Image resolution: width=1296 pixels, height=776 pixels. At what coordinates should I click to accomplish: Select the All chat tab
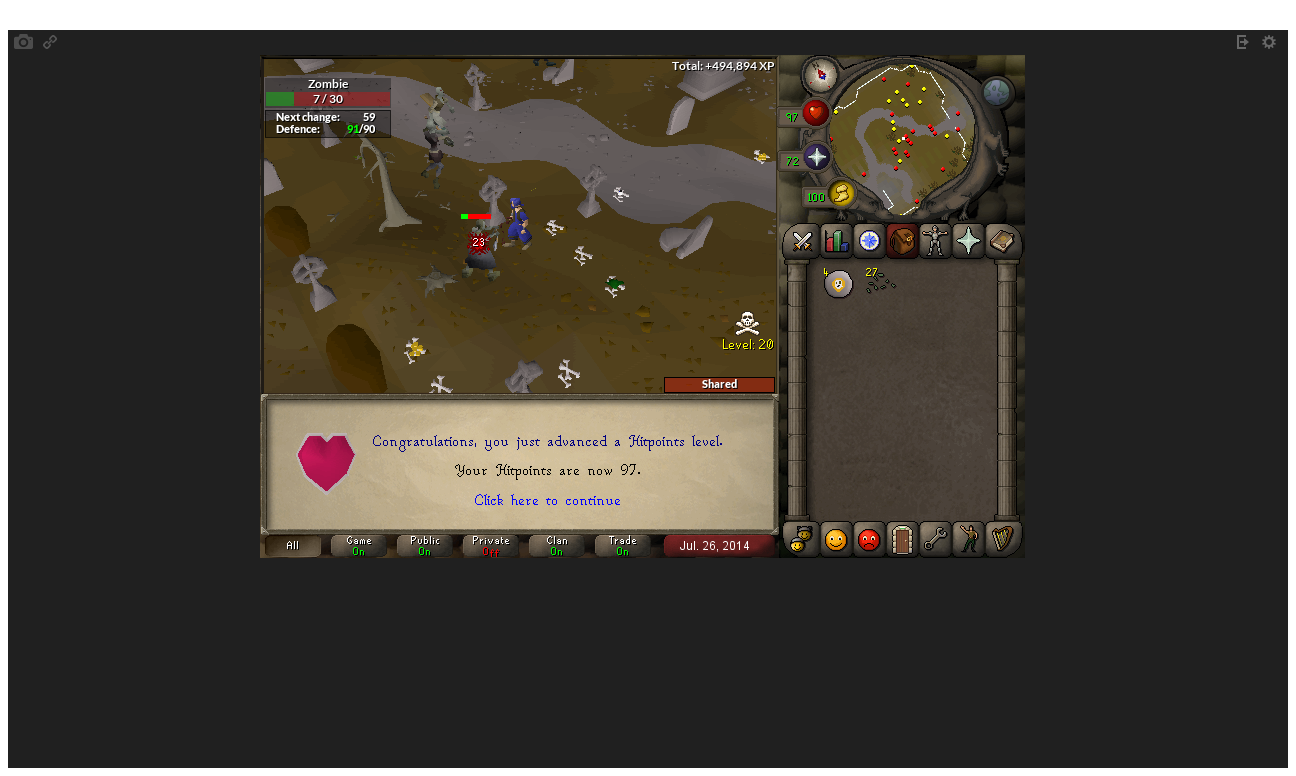pos(292,545)
